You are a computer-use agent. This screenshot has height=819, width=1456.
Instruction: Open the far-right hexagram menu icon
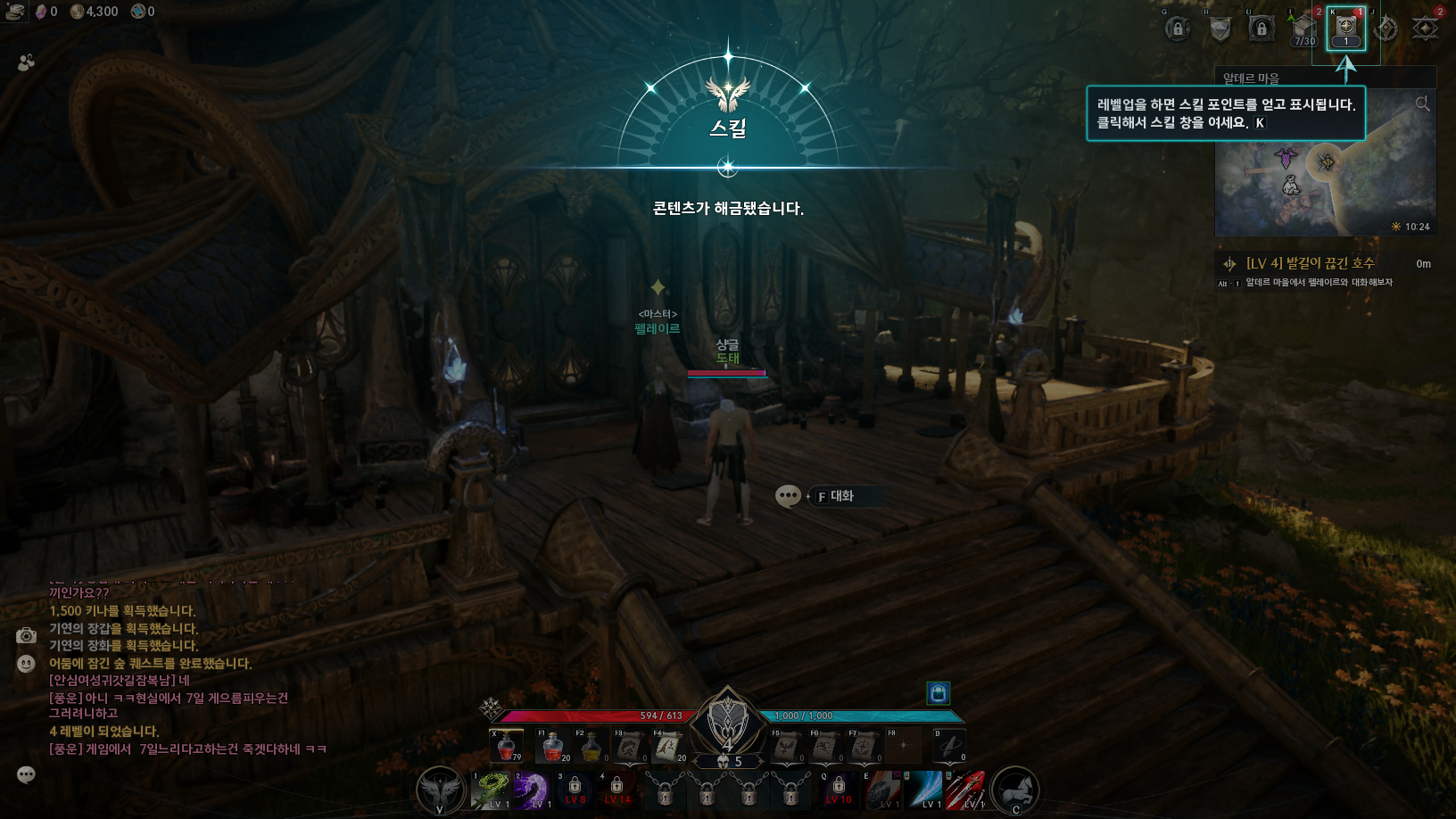(x=1426, y=29)
